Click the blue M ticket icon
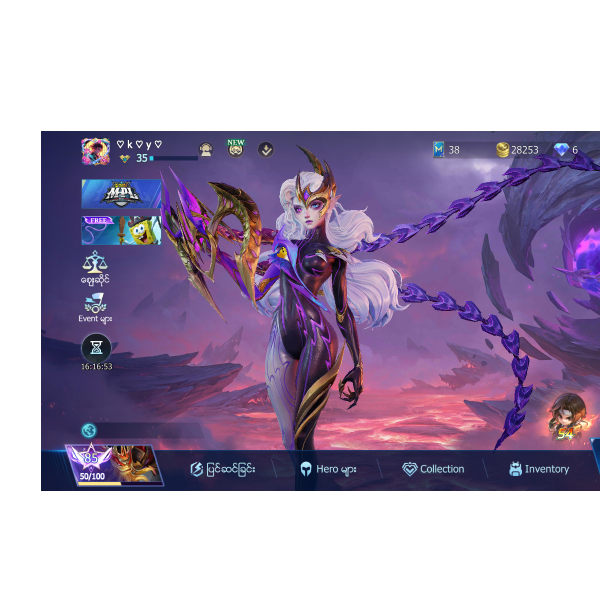This screenshot has height=600, width=600. pos(438,150)
